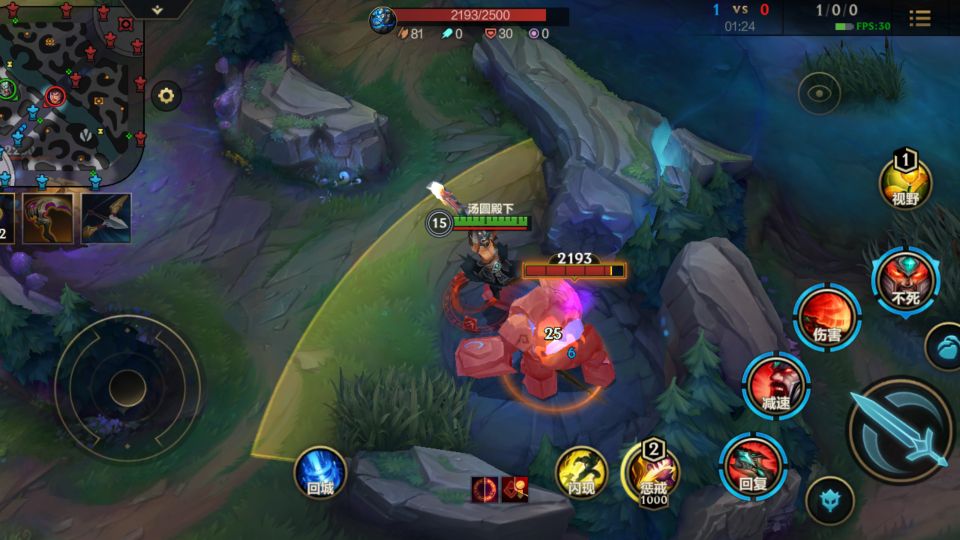This screenshot has height=540, width=960.
Task: Tap the monster target button below attack
Action: (829, 499)
